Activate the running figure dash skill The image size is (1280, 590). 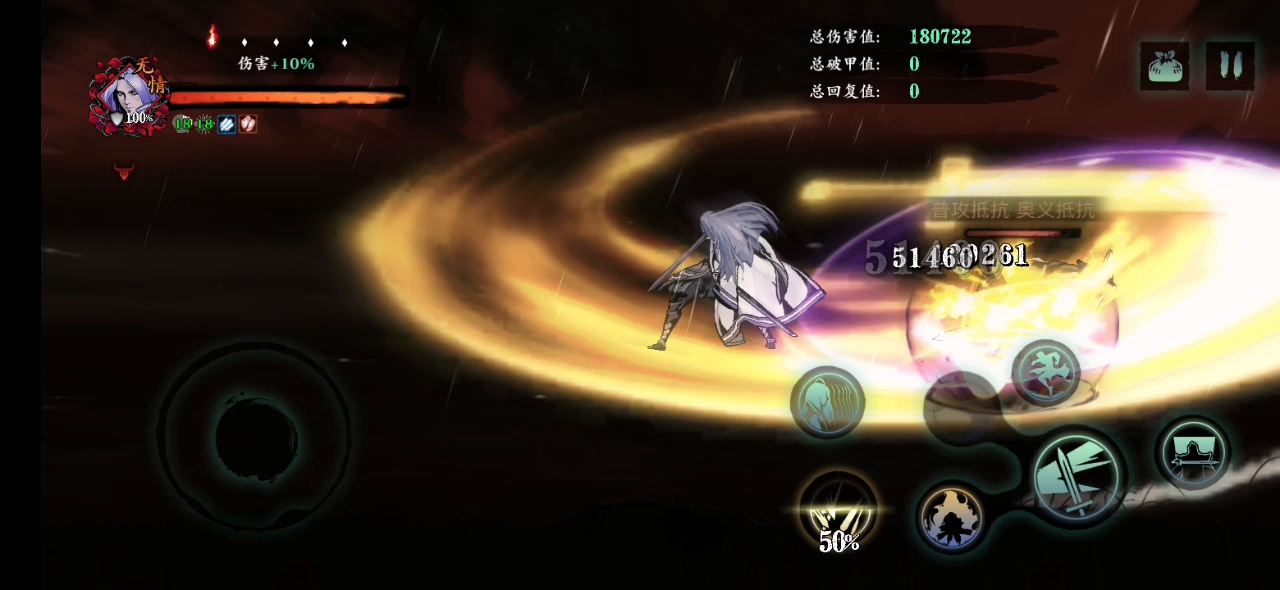(x=1045, y=372)
